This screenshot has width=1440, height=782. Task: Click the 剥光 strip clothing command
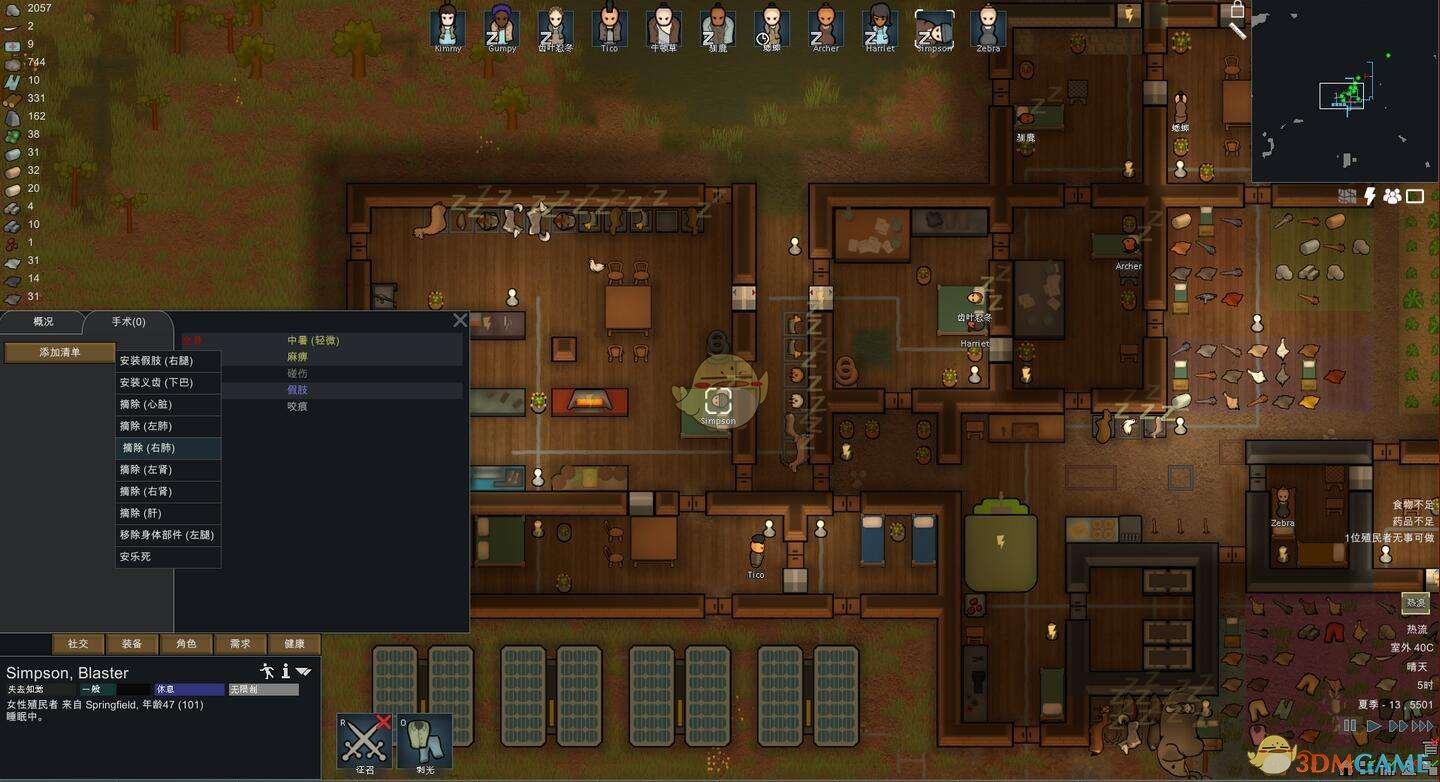pos(425,741)
